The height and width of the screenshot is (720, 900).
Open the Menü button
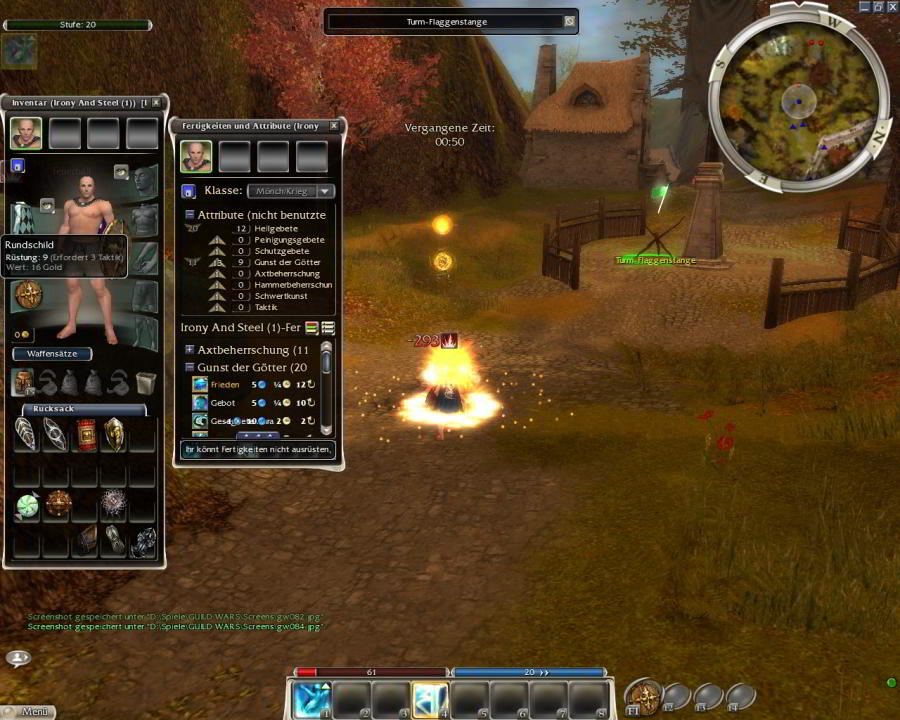point(28,712)
